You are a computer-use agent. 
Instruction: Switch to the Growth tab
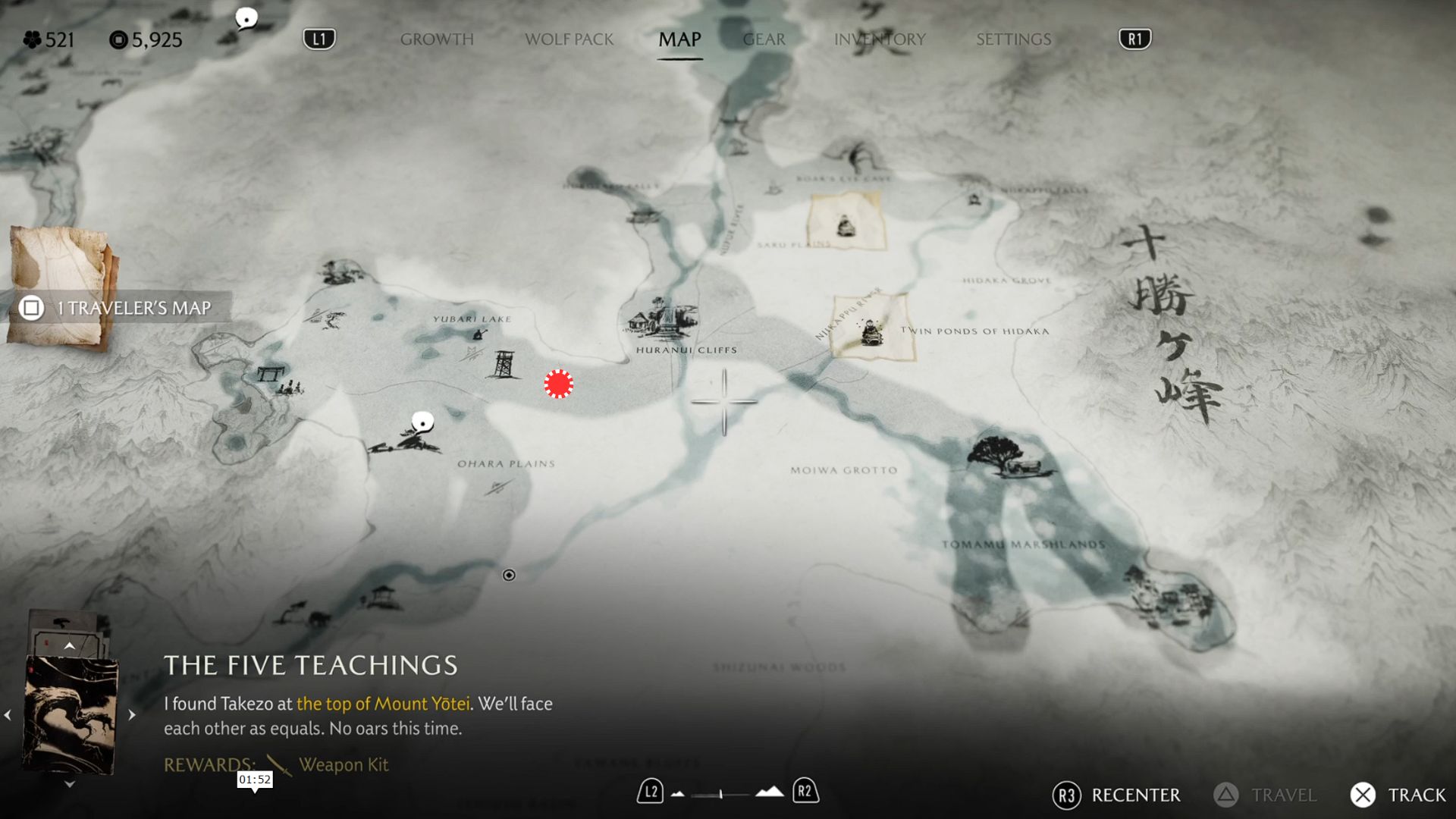click(x=437, y=39)
